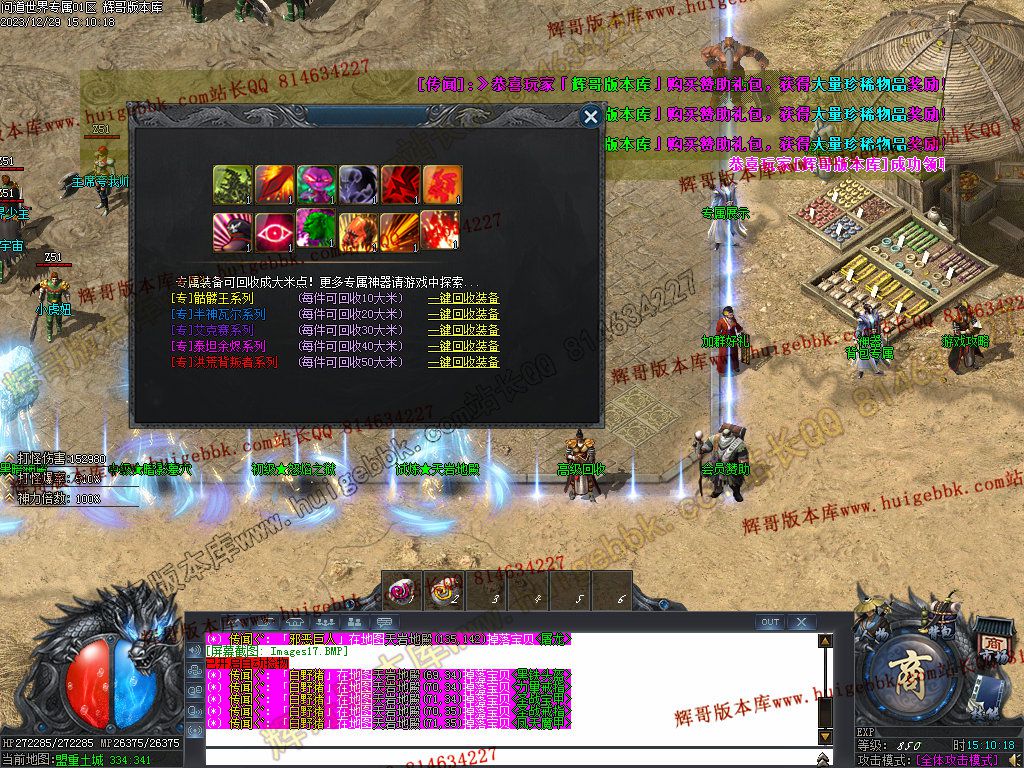Click the OUT button above chat

[769, 622]
